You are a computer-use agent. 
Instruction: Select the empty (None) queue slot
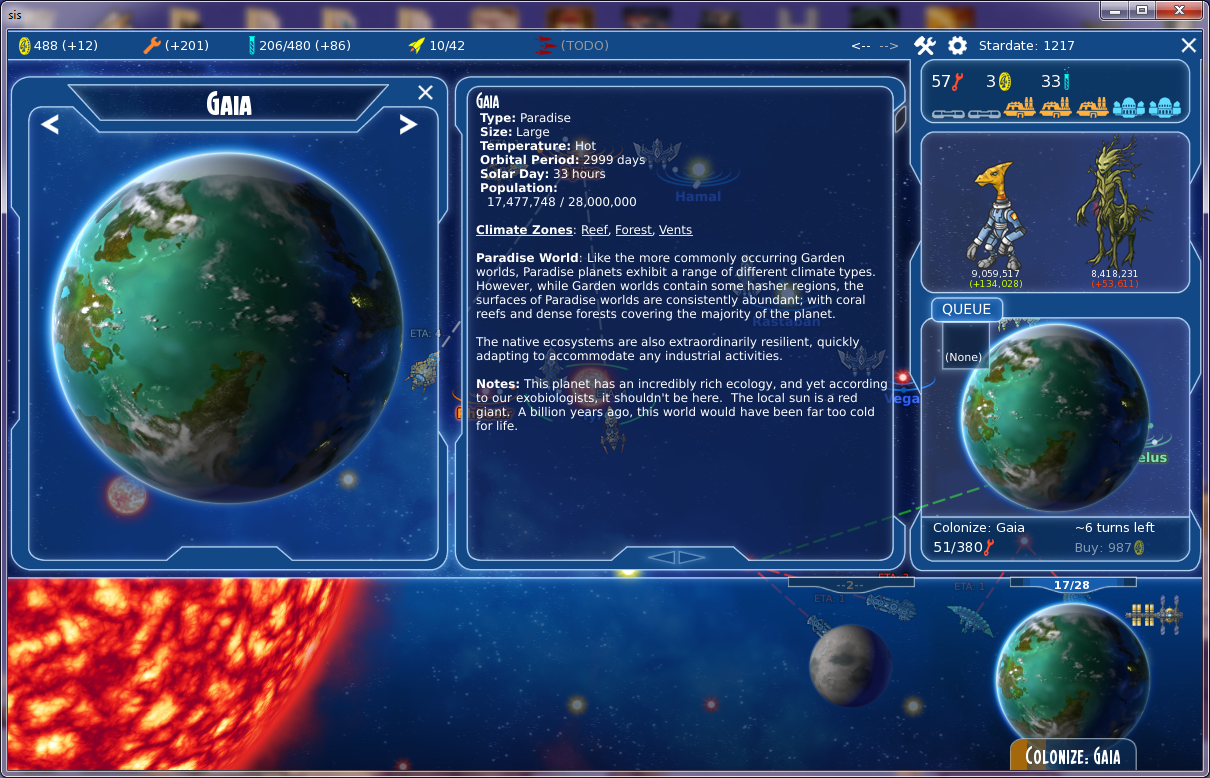[964, 356]
